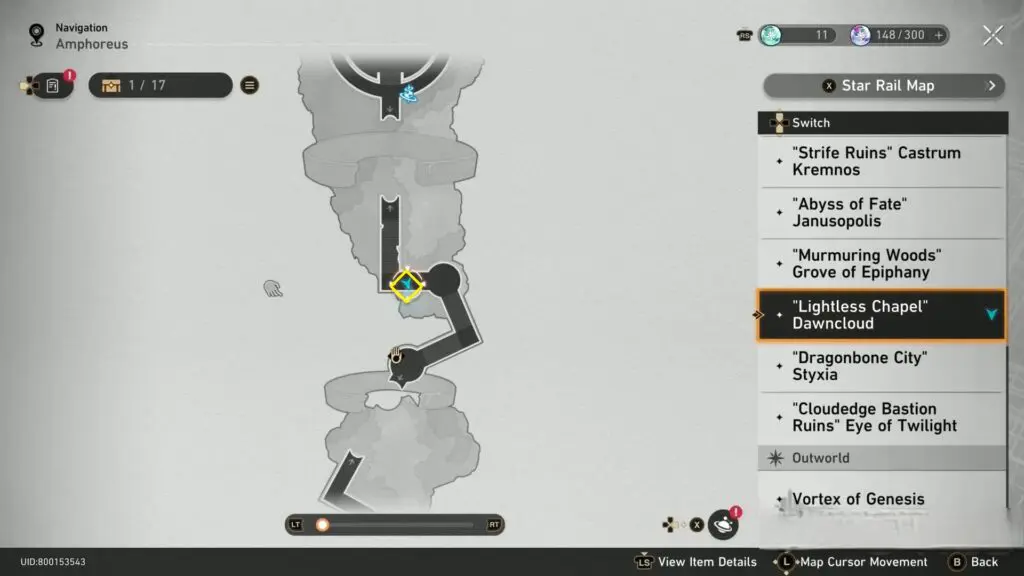Select the hand marker on the map path
Viewport: 1024px width, 576px height.
[396, 355]
